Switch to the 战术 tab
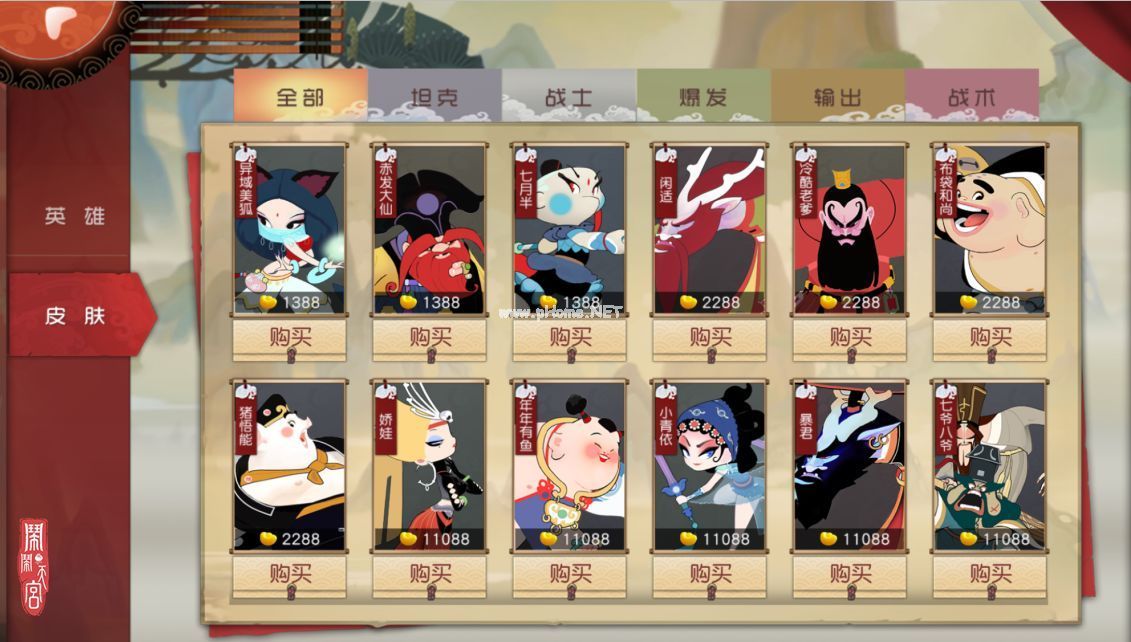Screen dimensions: 1131x642 pyautogui.click(x=971, y=98)
